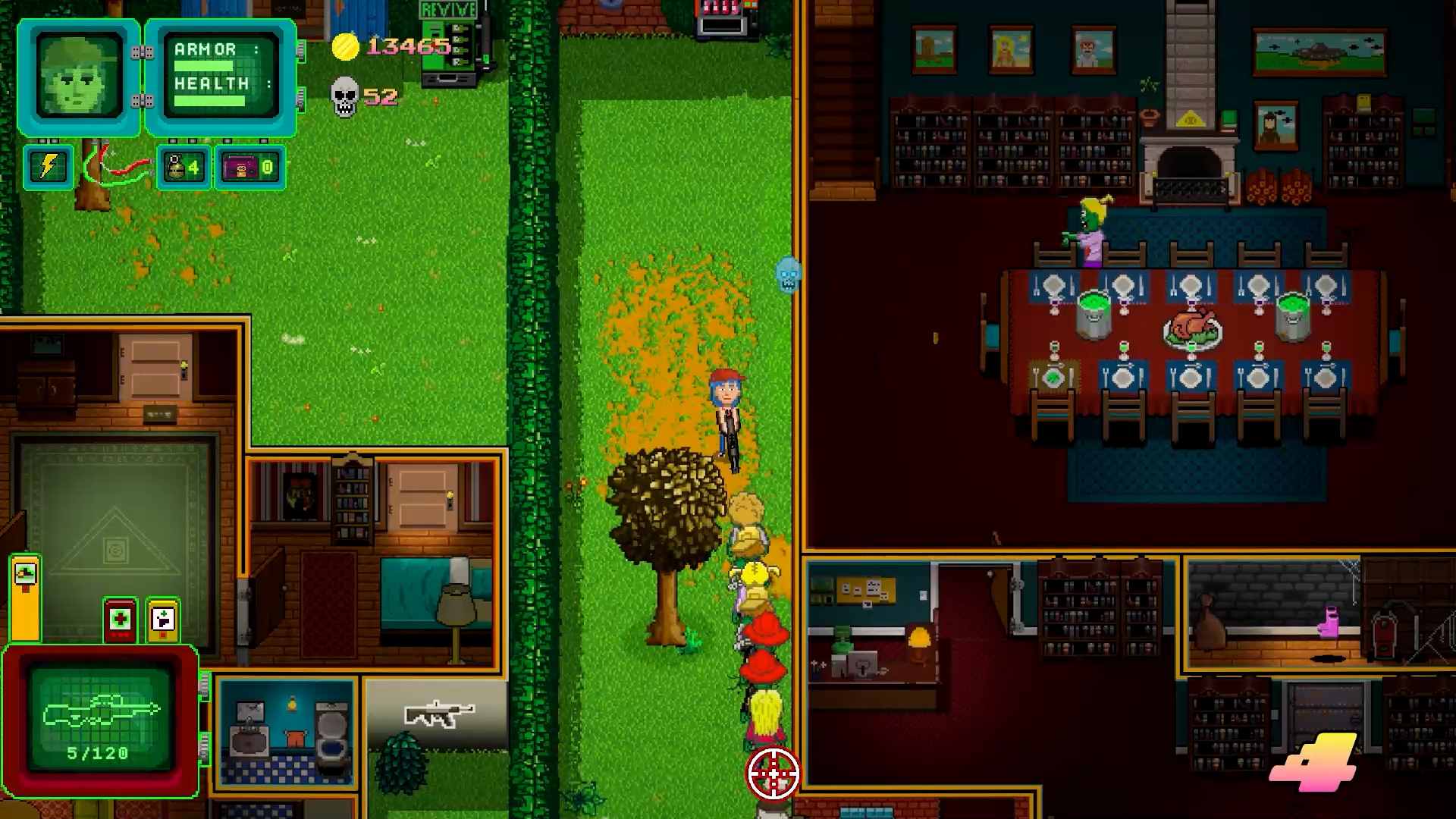Click the walkie-talkie pickup icon
Image resolution: width=1456 pixels, height=819 pixels.
(159, 620)
